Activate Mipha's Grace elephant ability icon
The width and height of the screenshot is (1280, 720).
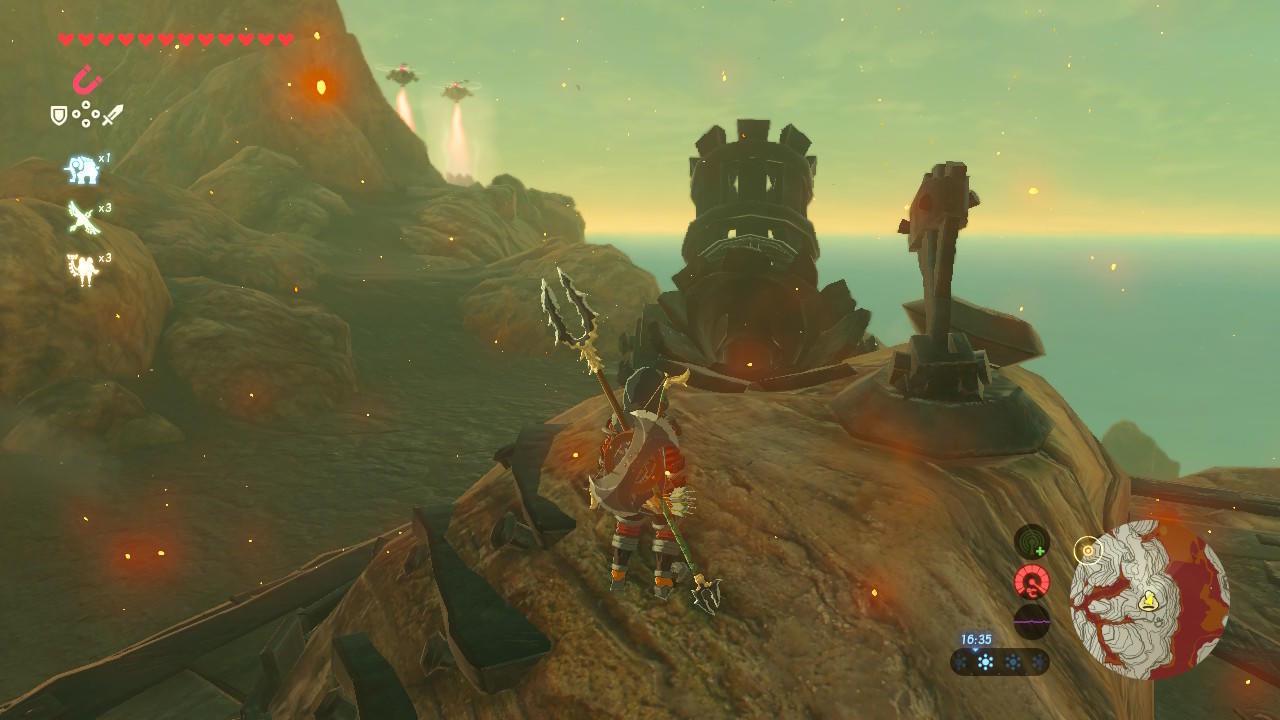(82, 169)
